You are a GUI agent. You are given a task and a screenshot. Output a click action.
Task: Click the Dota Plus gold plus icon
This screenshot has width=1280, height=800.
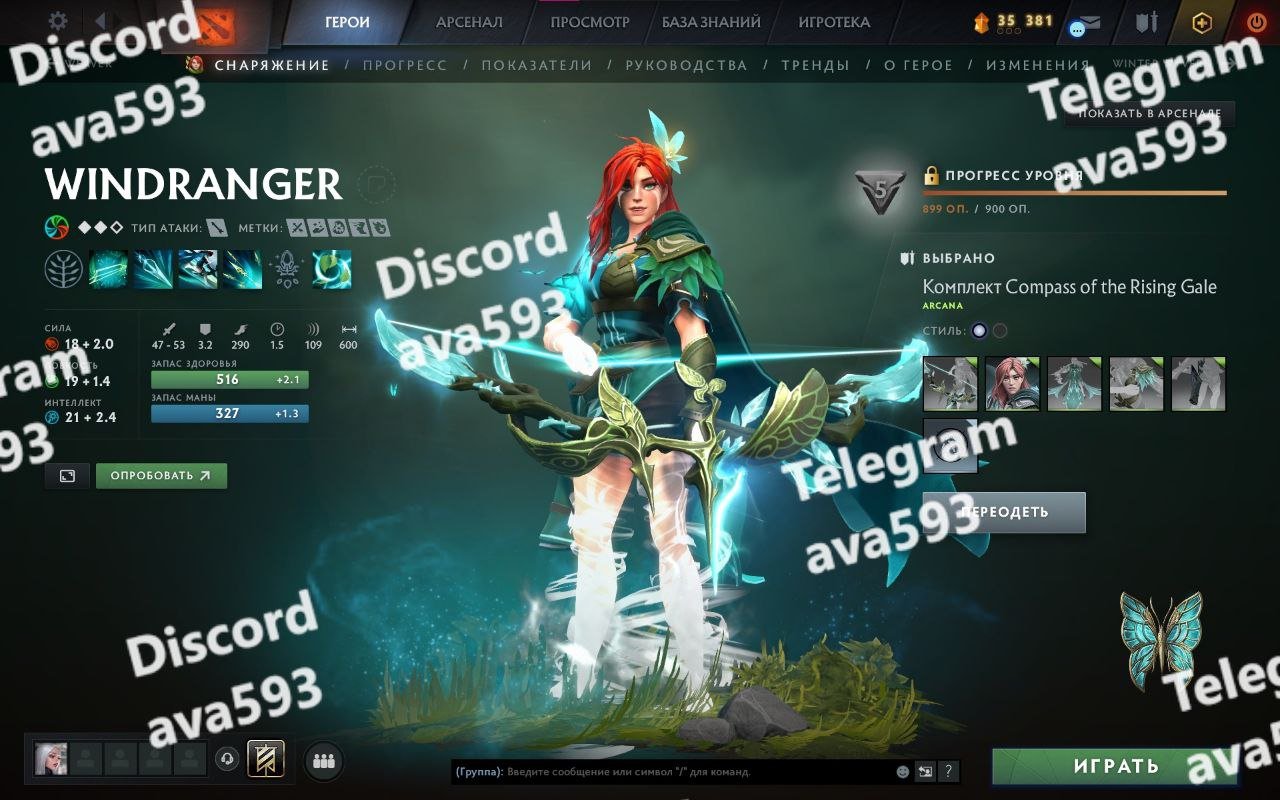click(1202, 23)
